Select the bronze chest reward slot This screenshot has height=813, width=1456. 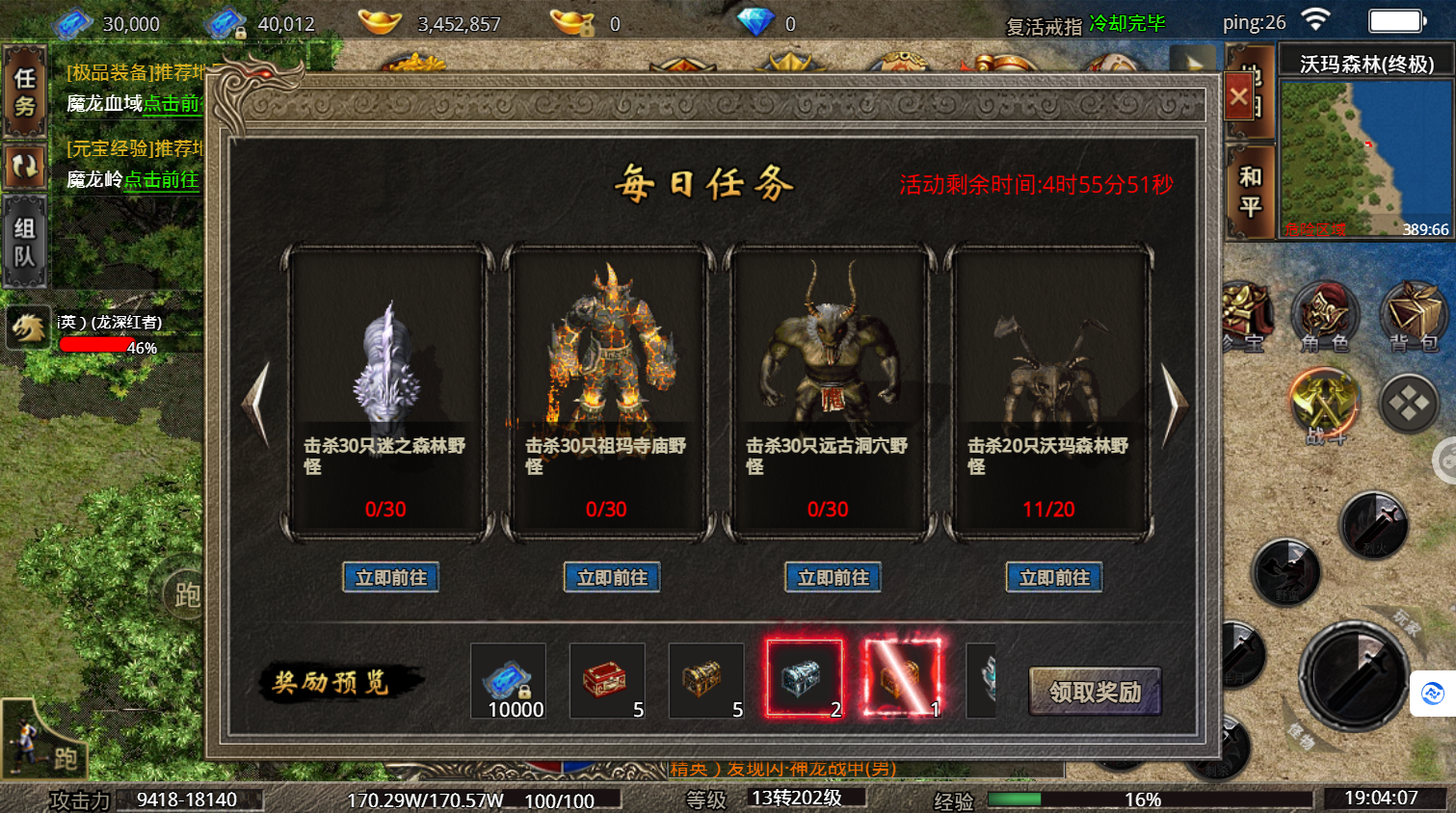[x=706, y=681]
